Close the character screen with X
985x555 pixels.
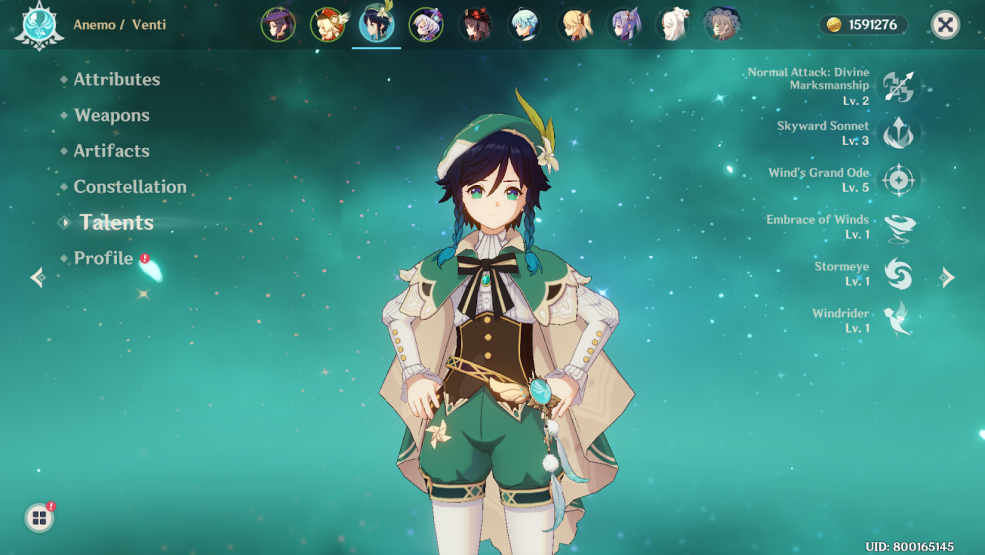pos(945,25)
